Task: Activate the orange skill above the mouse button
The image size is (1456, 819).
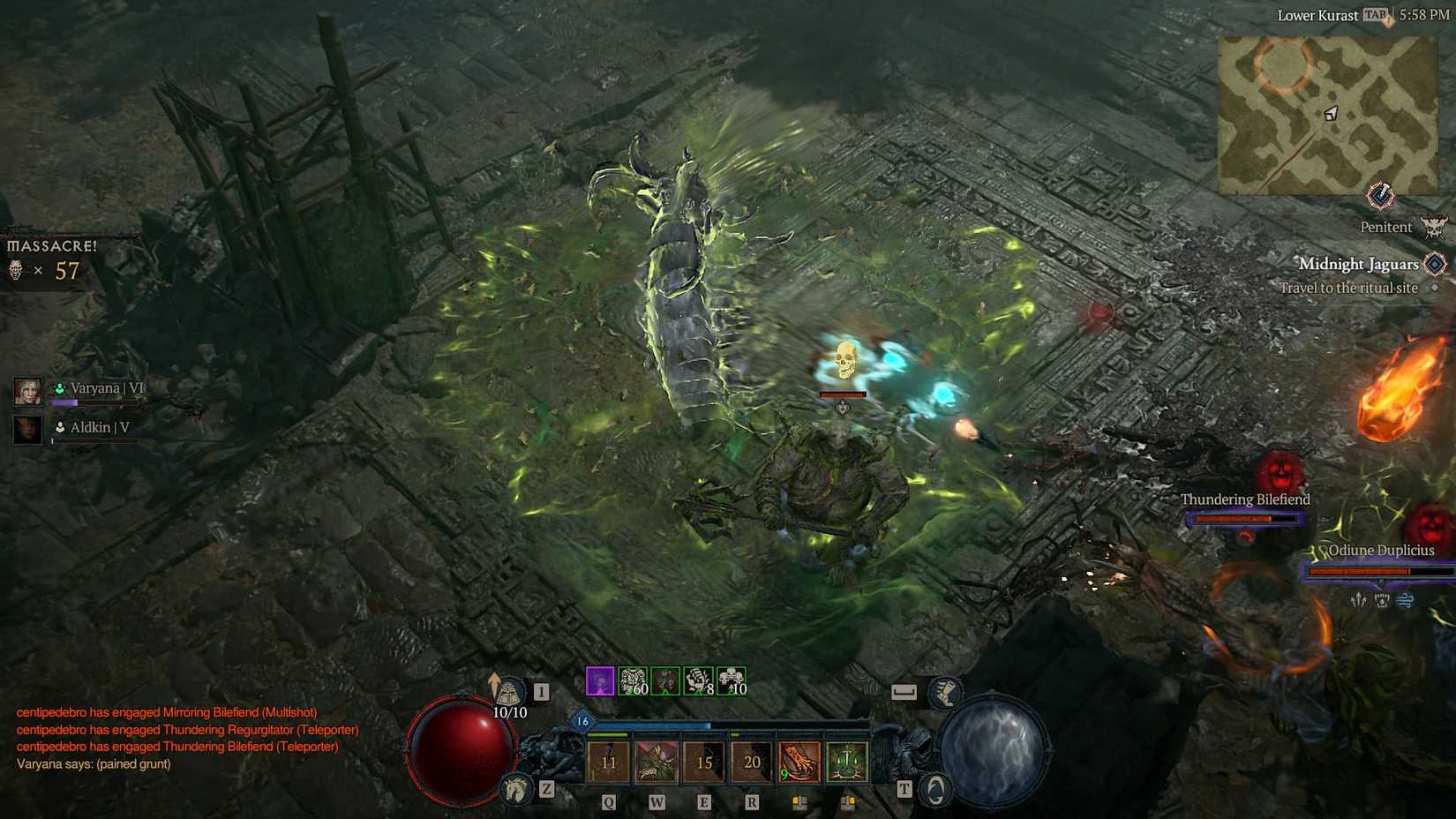Action: (x=799, y=760)
